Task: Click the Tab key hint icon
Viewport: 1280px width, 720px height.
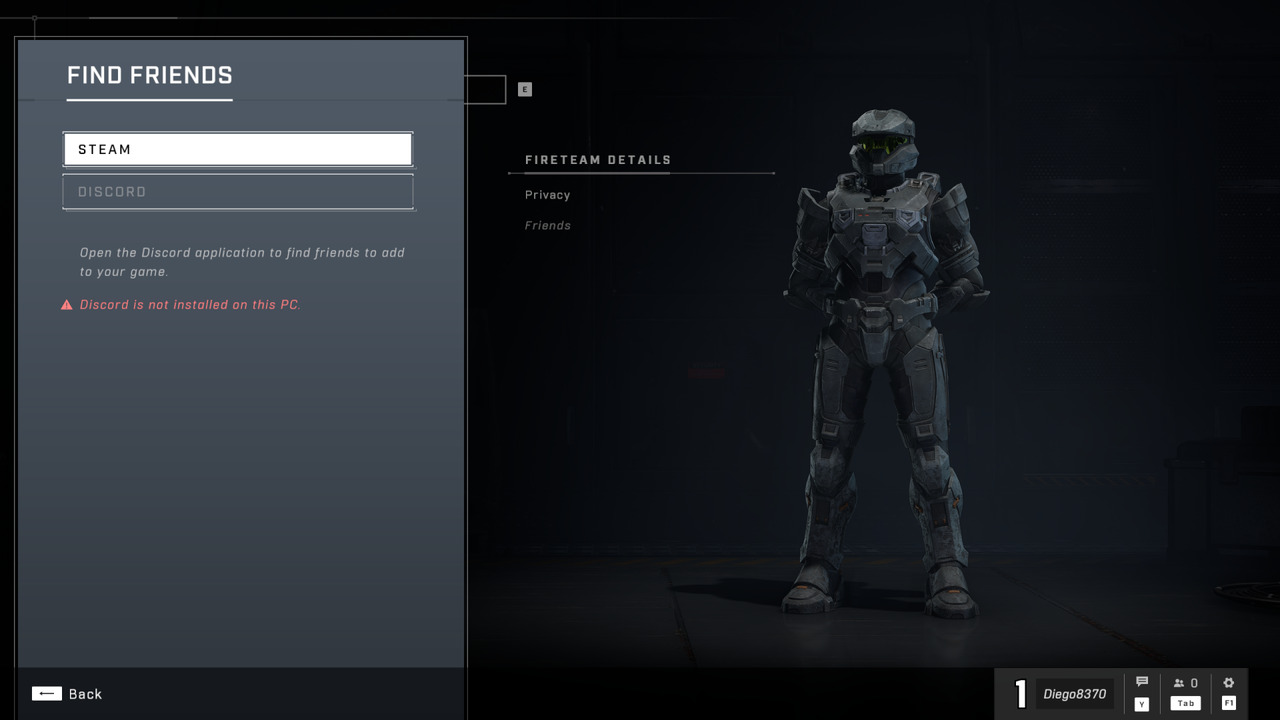Action: [1185, 703]
